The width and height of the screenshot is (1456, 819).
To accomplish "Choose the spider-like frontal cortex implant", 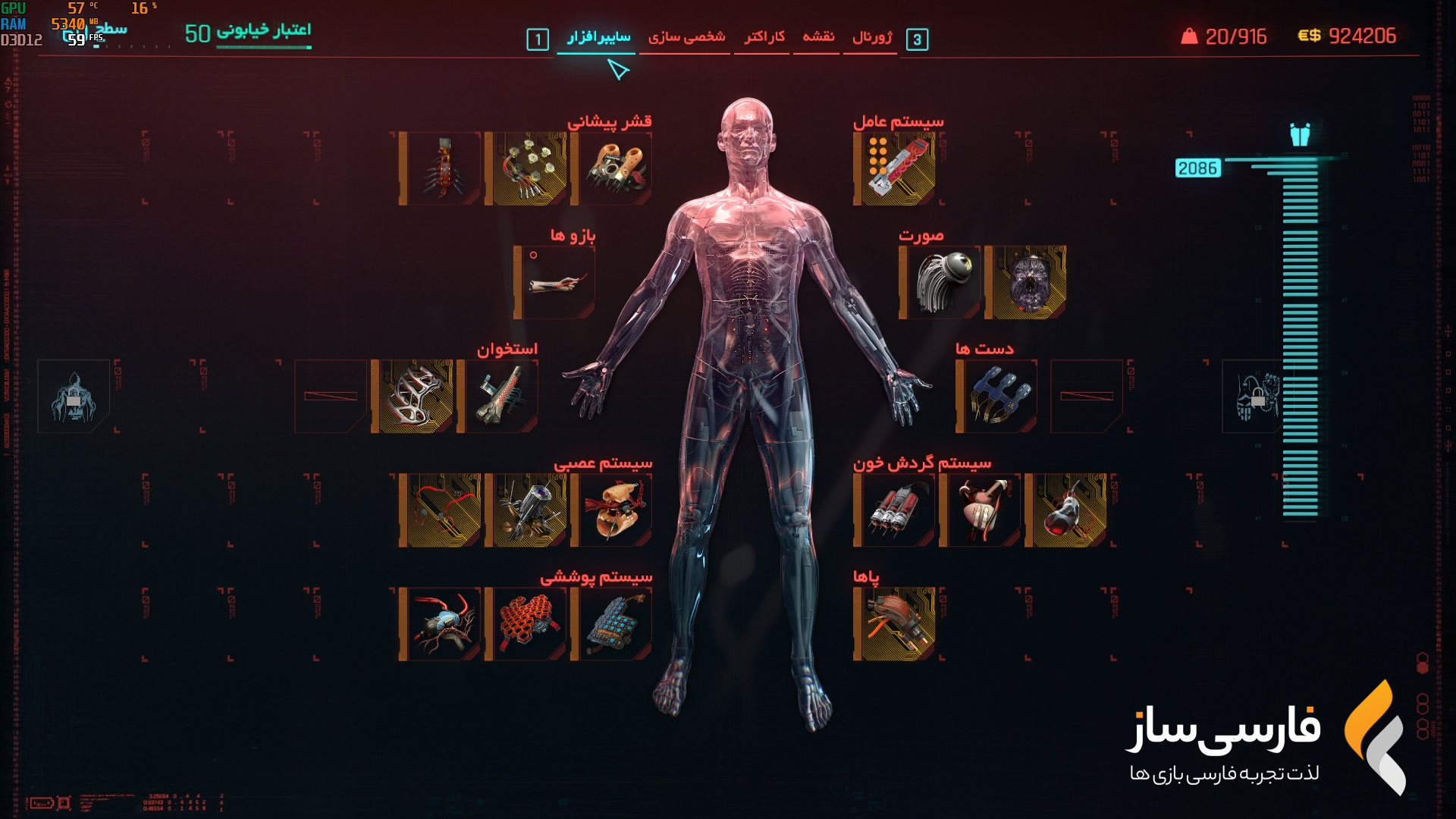I will tap(441, 169).
